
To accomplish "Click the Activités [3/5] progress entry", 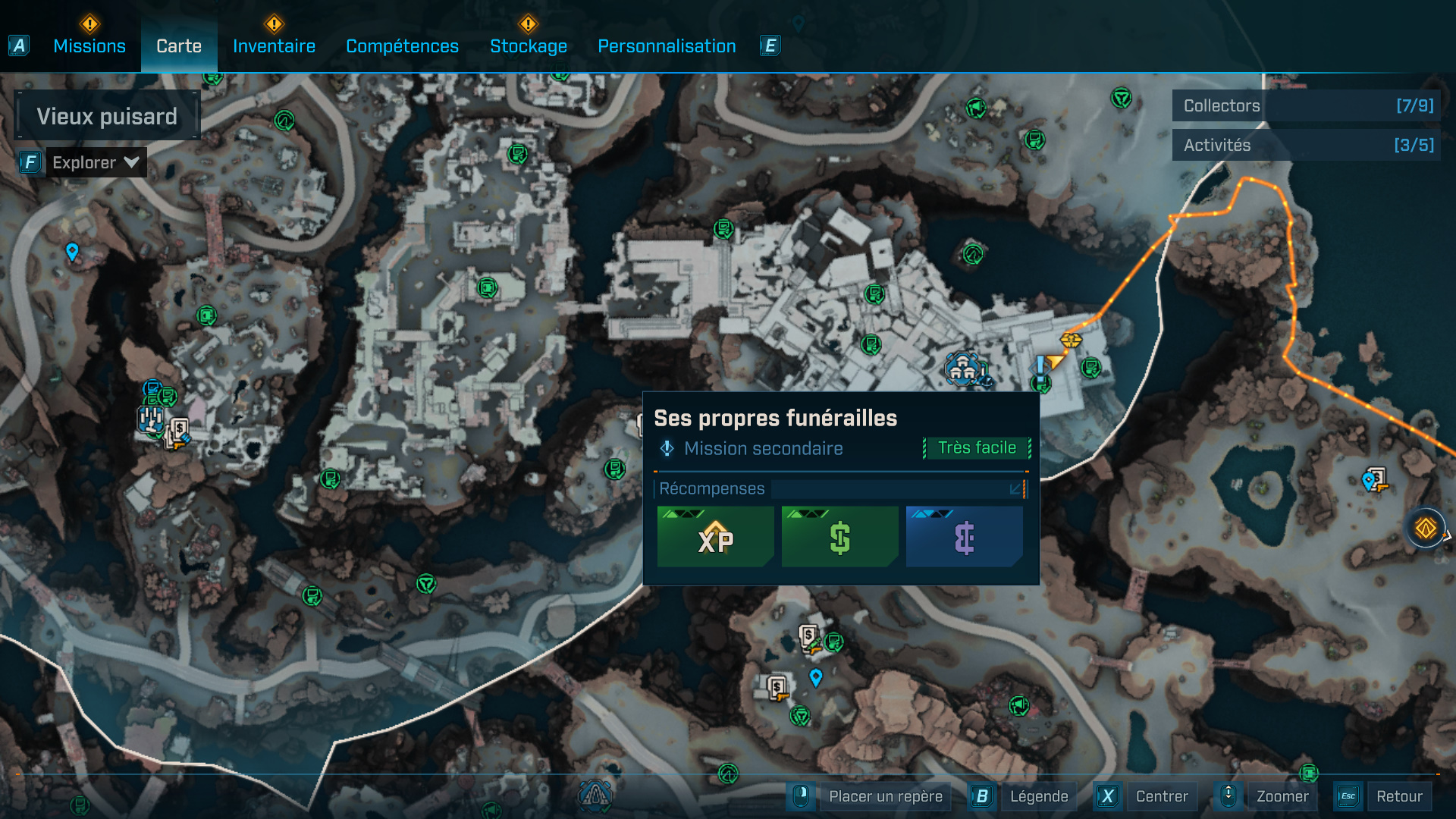I will pyautogui.click(x=1306, y=145).
